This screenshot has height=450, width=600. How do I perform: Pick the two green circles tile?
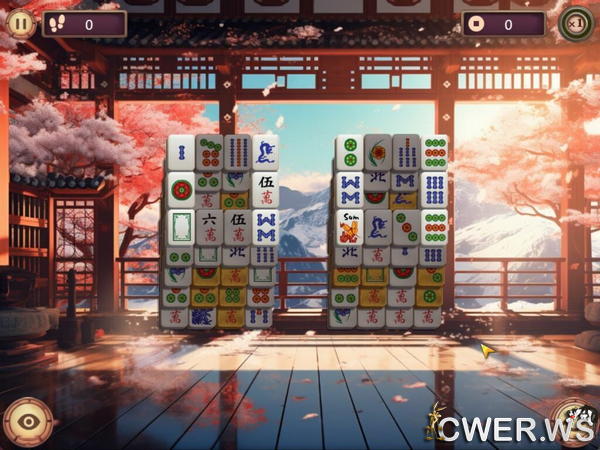[x=349, y=152]
